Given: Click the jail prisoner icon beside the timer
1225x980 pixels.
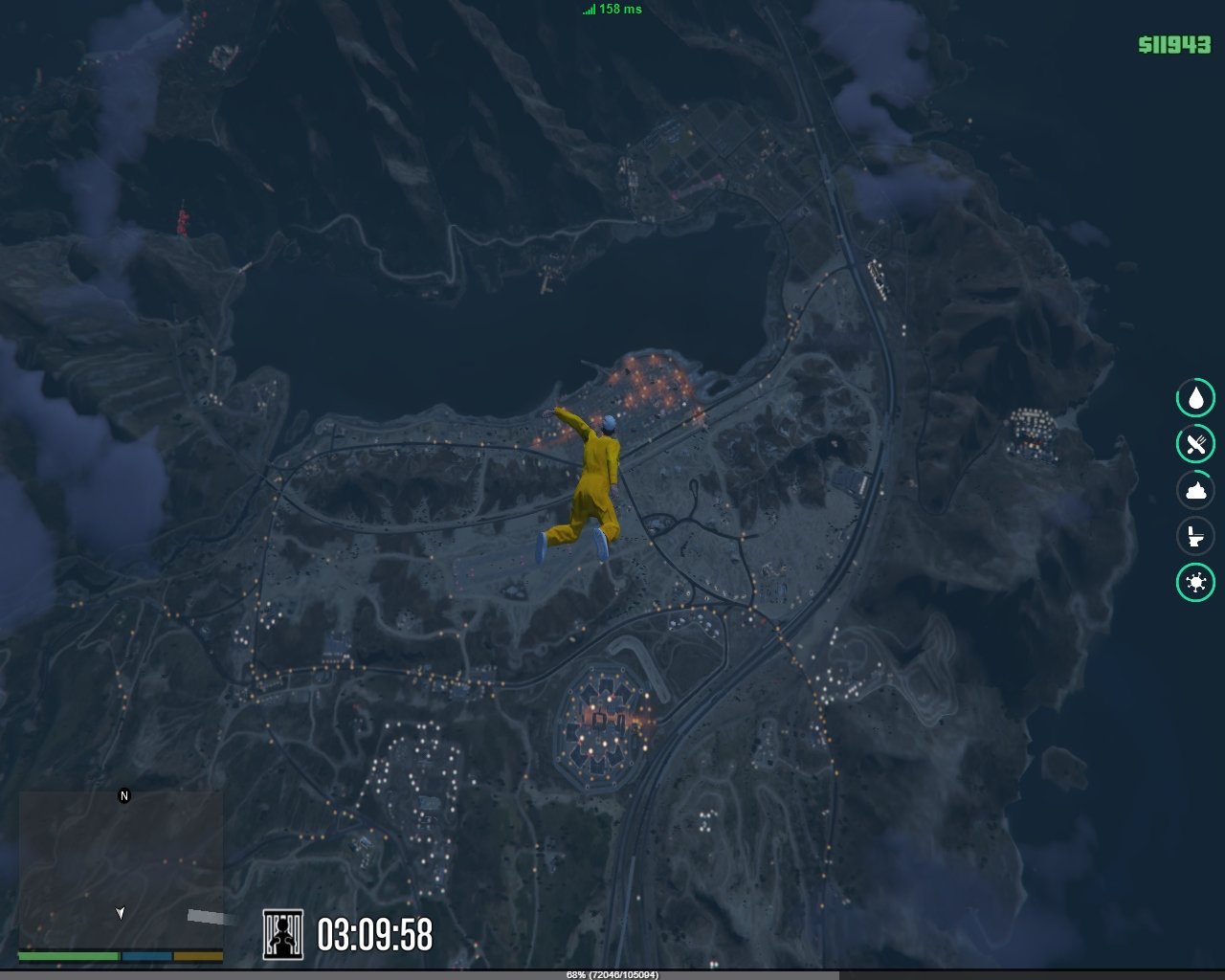Looking at the screenshot, I should pyautogui.click(x=283, y=934).
